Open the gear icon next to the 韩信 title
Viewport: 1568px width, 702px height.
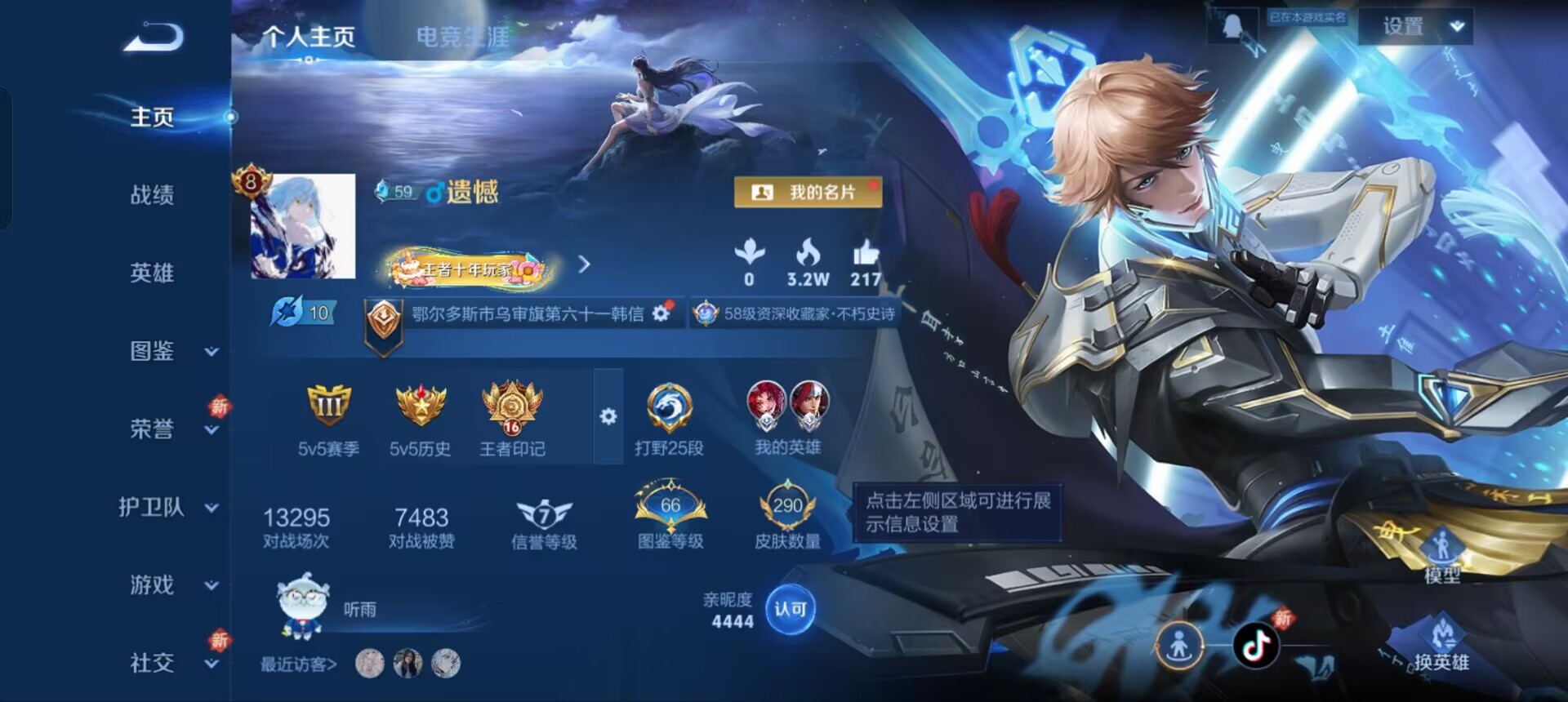[661, 311]
